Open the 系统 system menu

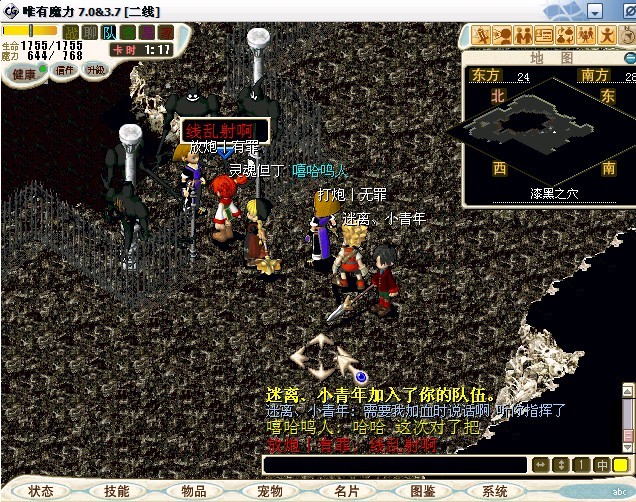coord(495,491)
